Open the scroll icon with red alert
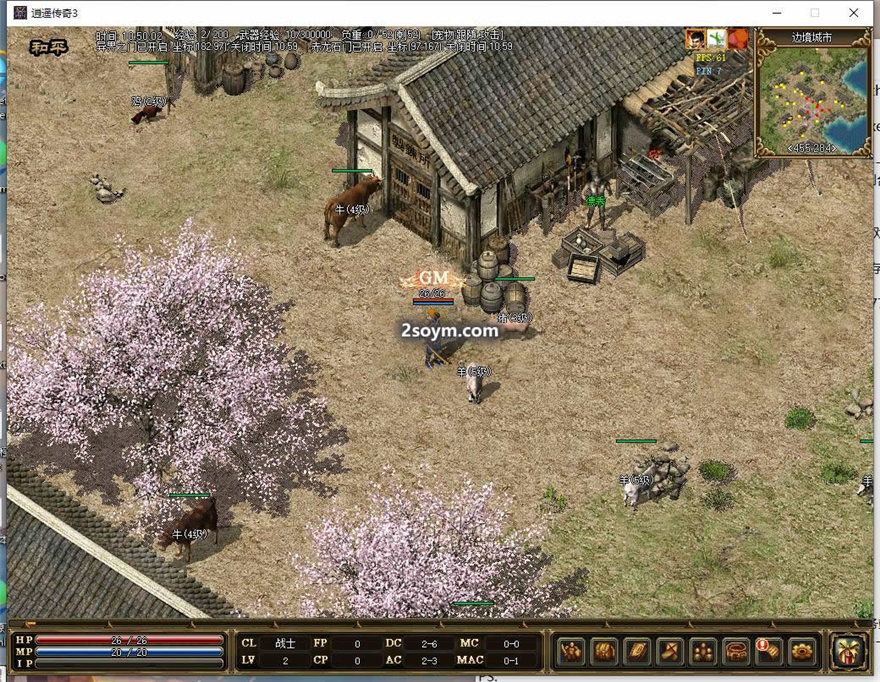The width and height of the screenshot is (880, 682). tap(769, 650)
